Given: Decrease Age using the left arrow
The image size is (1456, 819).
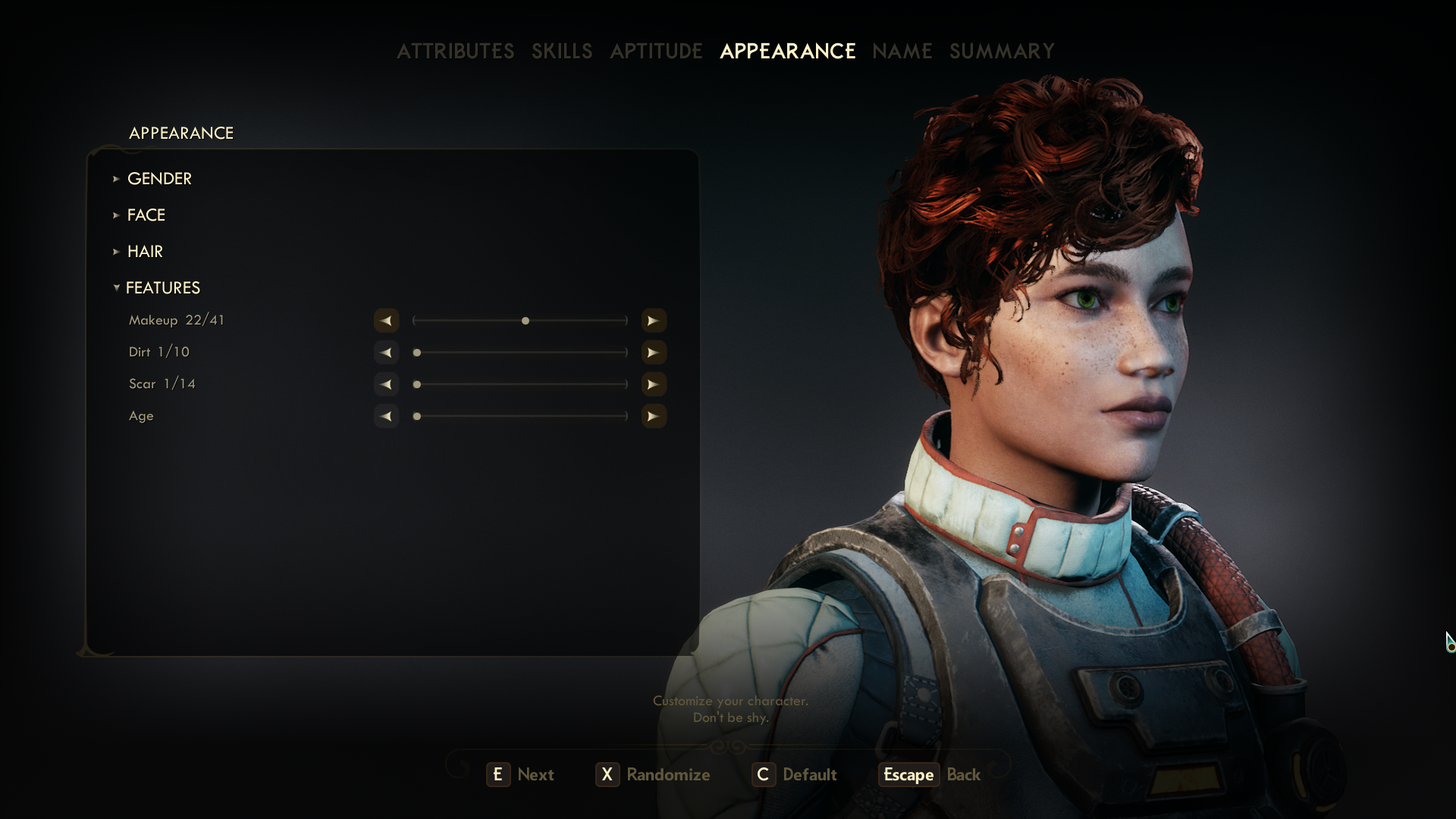Looking at the screenshot, I should tap(386, 416).
